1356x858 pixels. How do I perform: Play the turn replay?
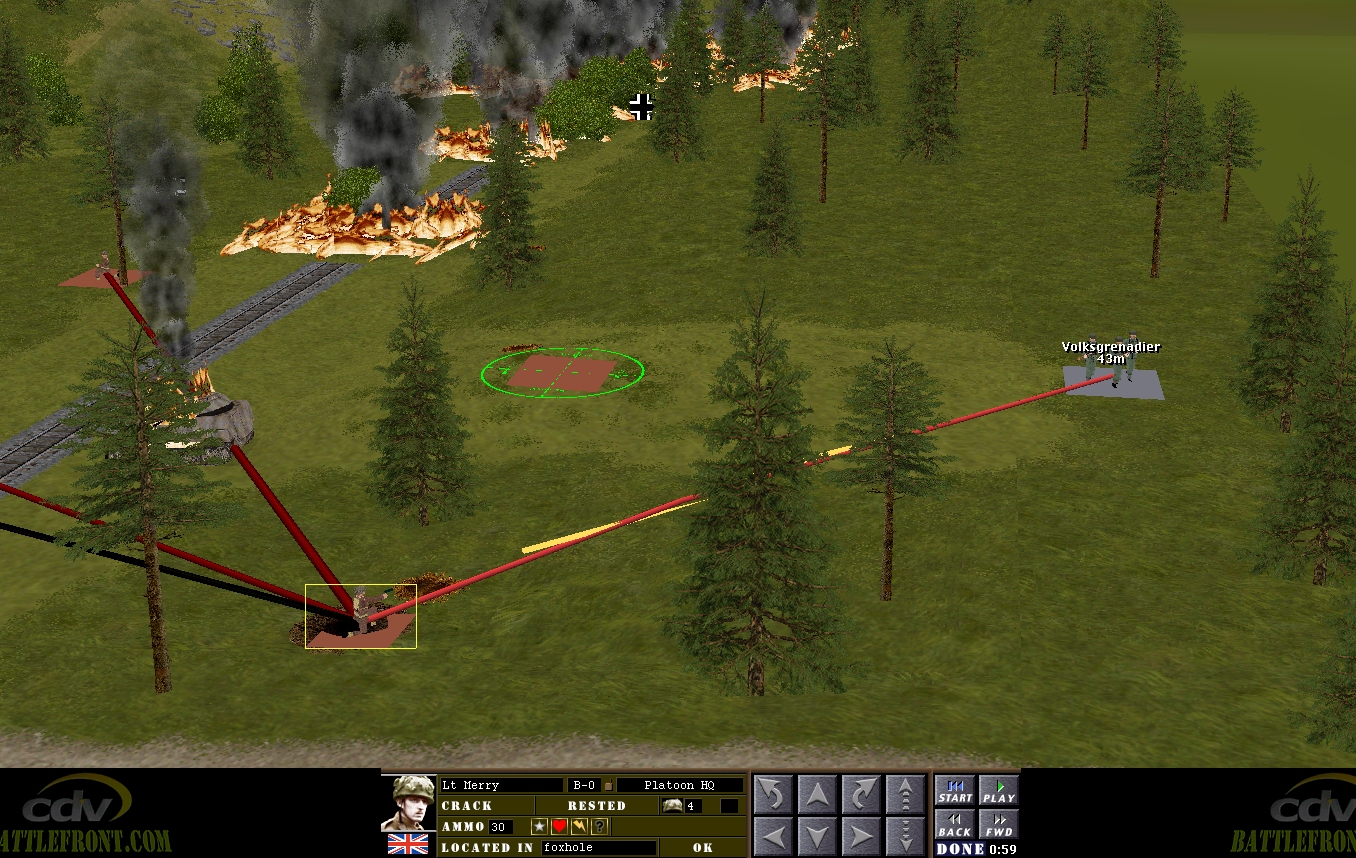click(998, 791)
